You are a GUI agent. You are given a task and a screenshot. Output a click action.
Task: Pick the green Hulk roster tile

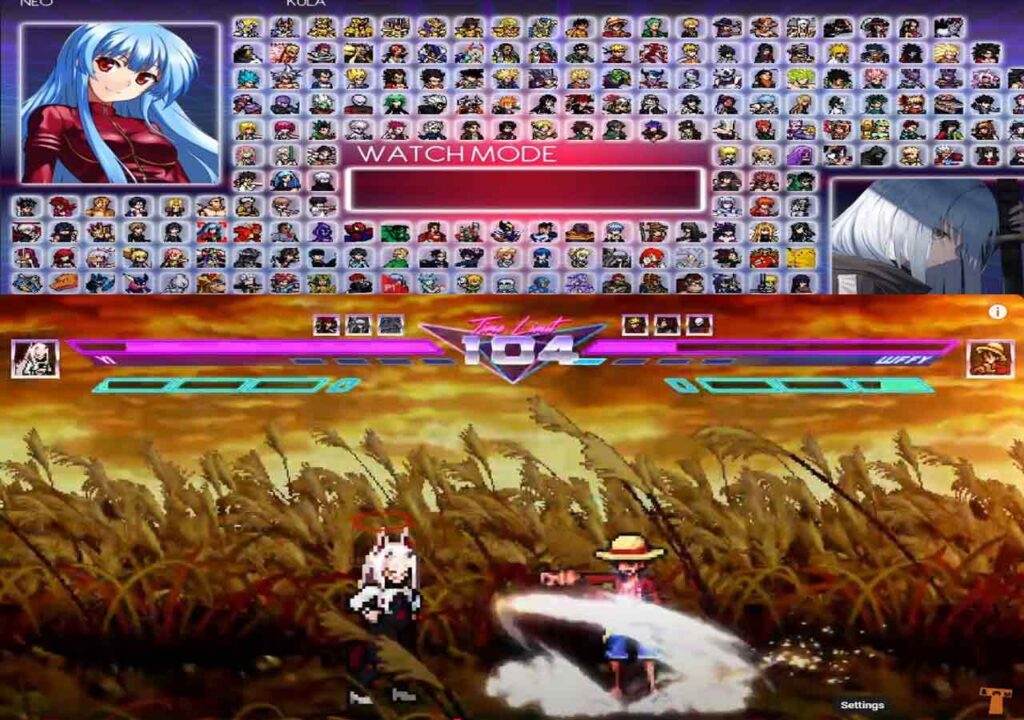coord(395,232)
